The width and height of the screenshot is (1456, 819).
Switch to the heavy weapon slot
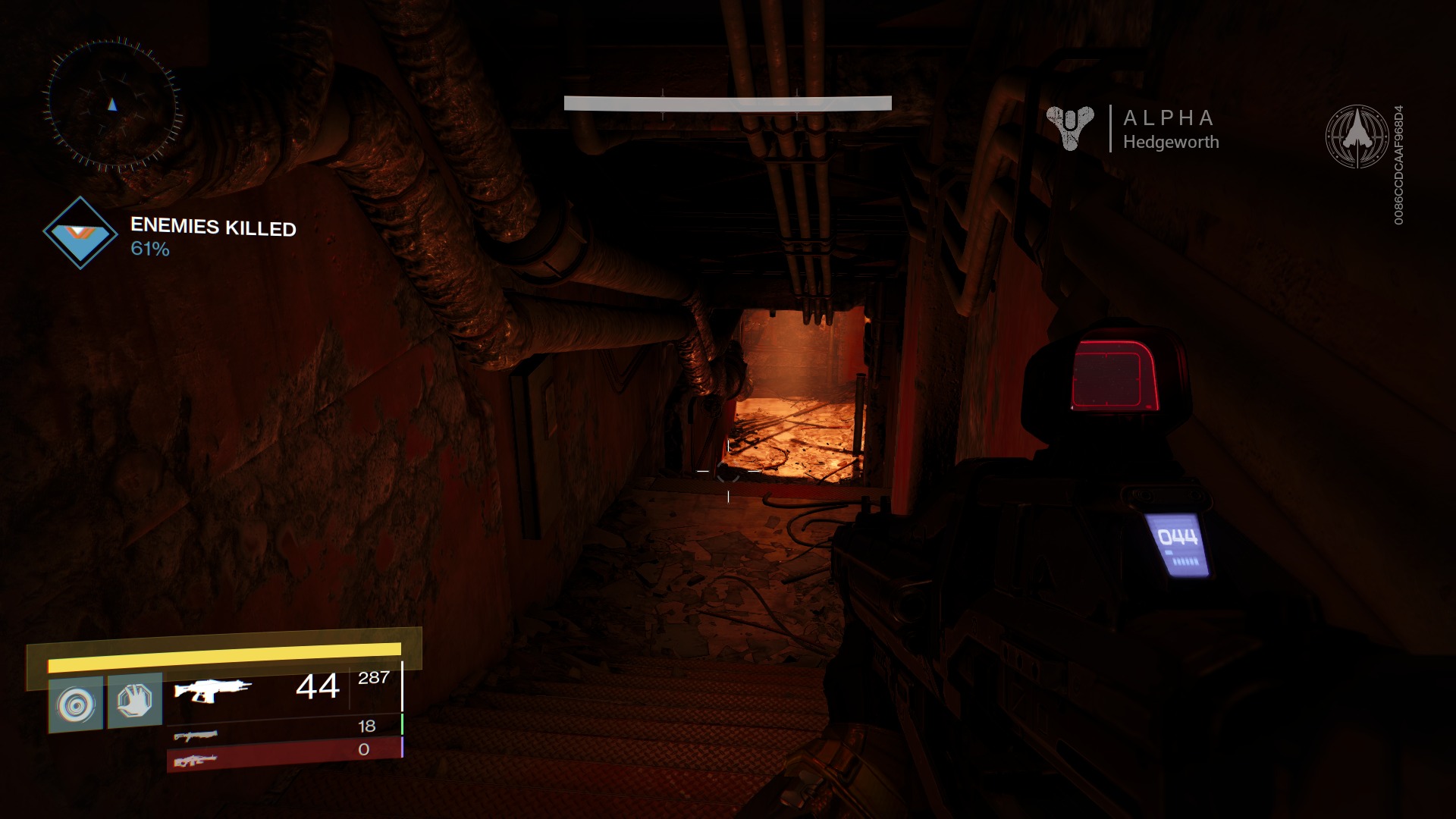196,760
